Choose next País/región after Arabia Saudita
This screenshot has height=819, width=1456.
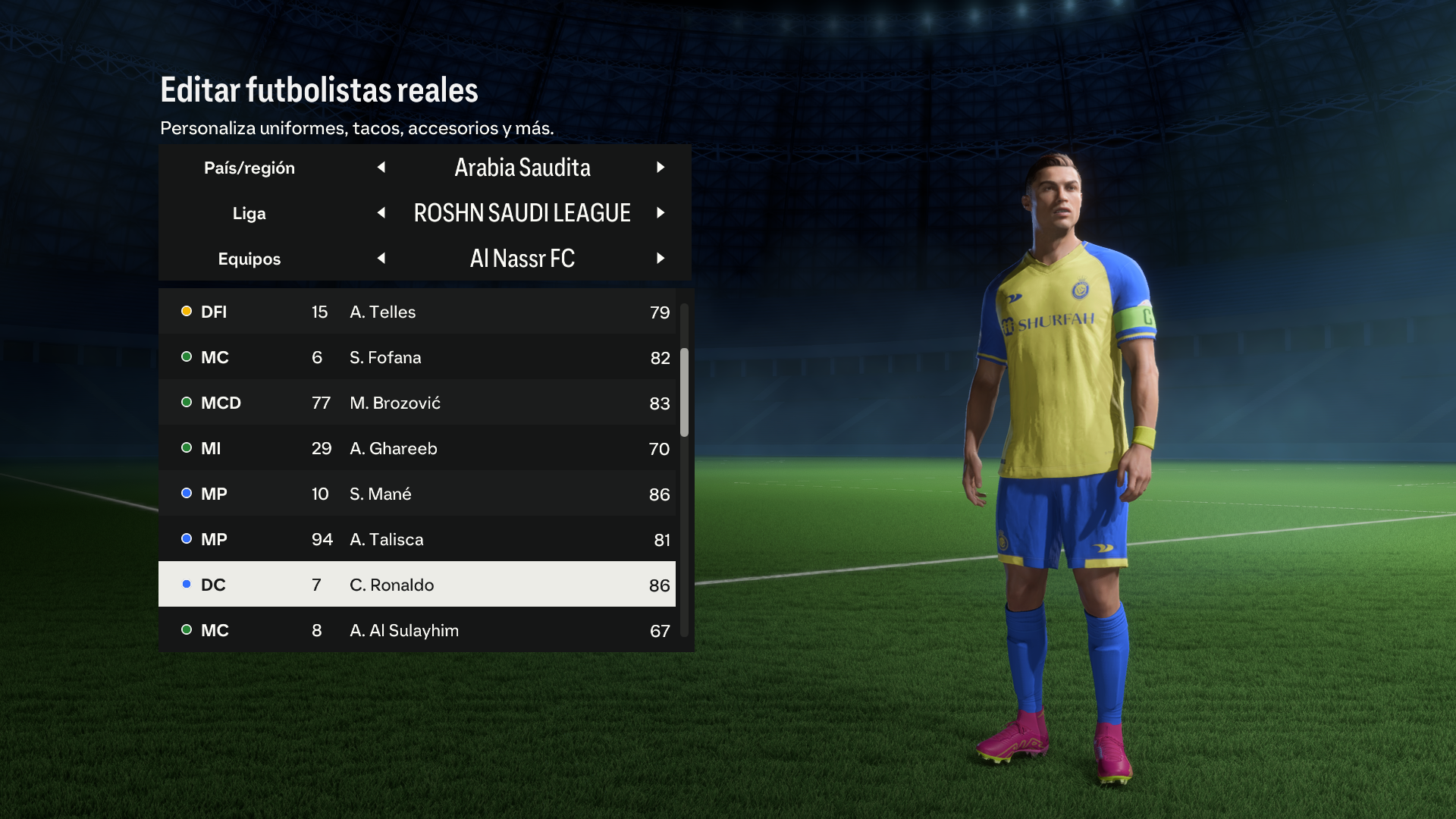tap(661, 168)
